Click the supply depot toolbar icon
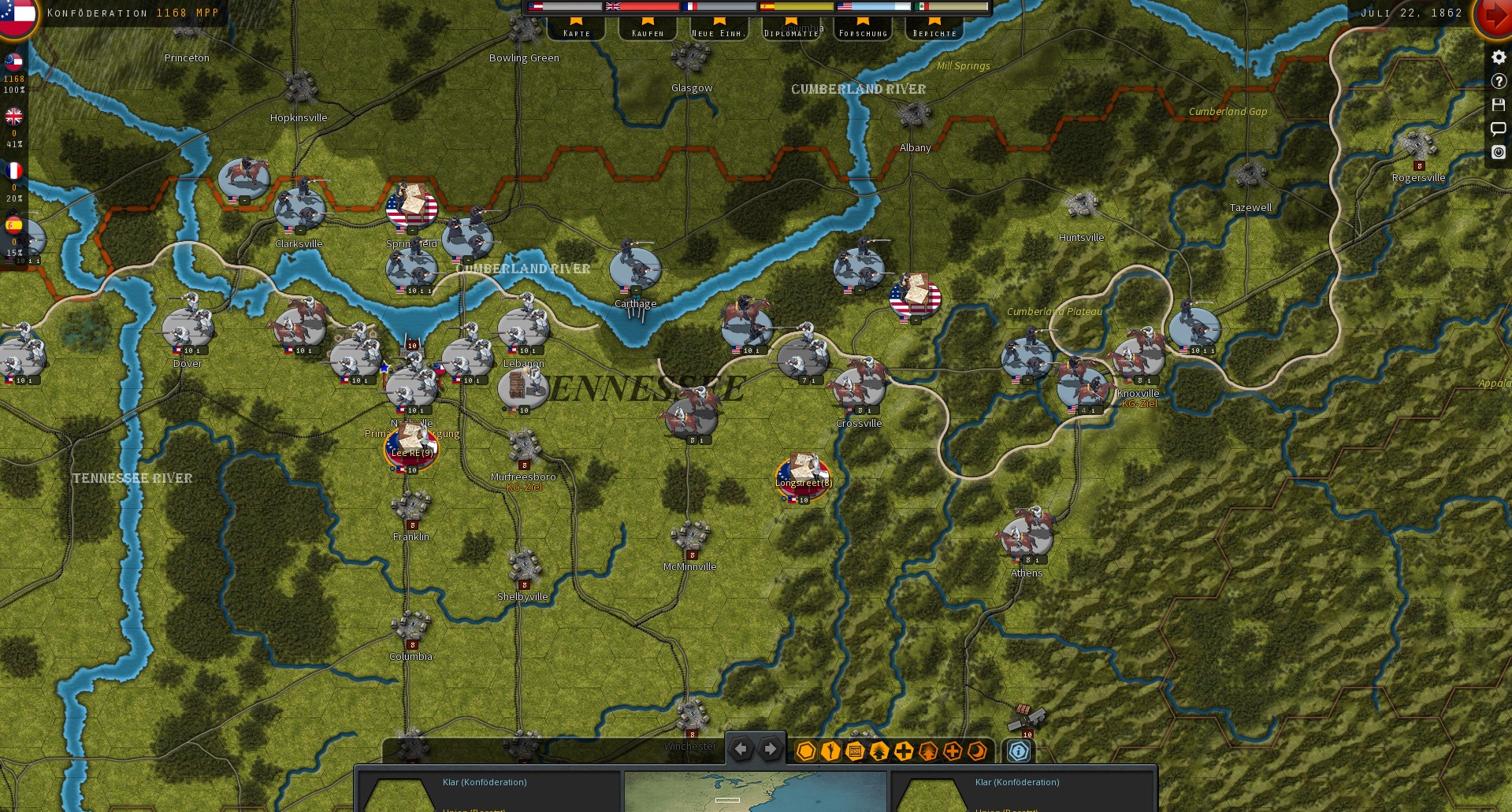 [853, 751]
